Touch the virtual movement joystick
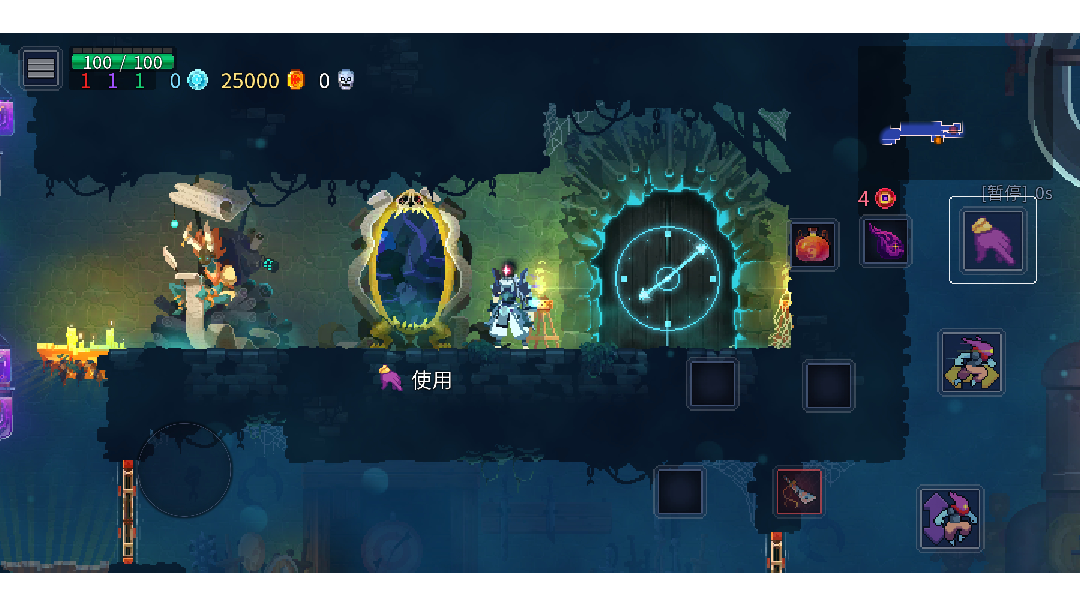This screenshot has width=1080, height=606. (x=185, y=470)
